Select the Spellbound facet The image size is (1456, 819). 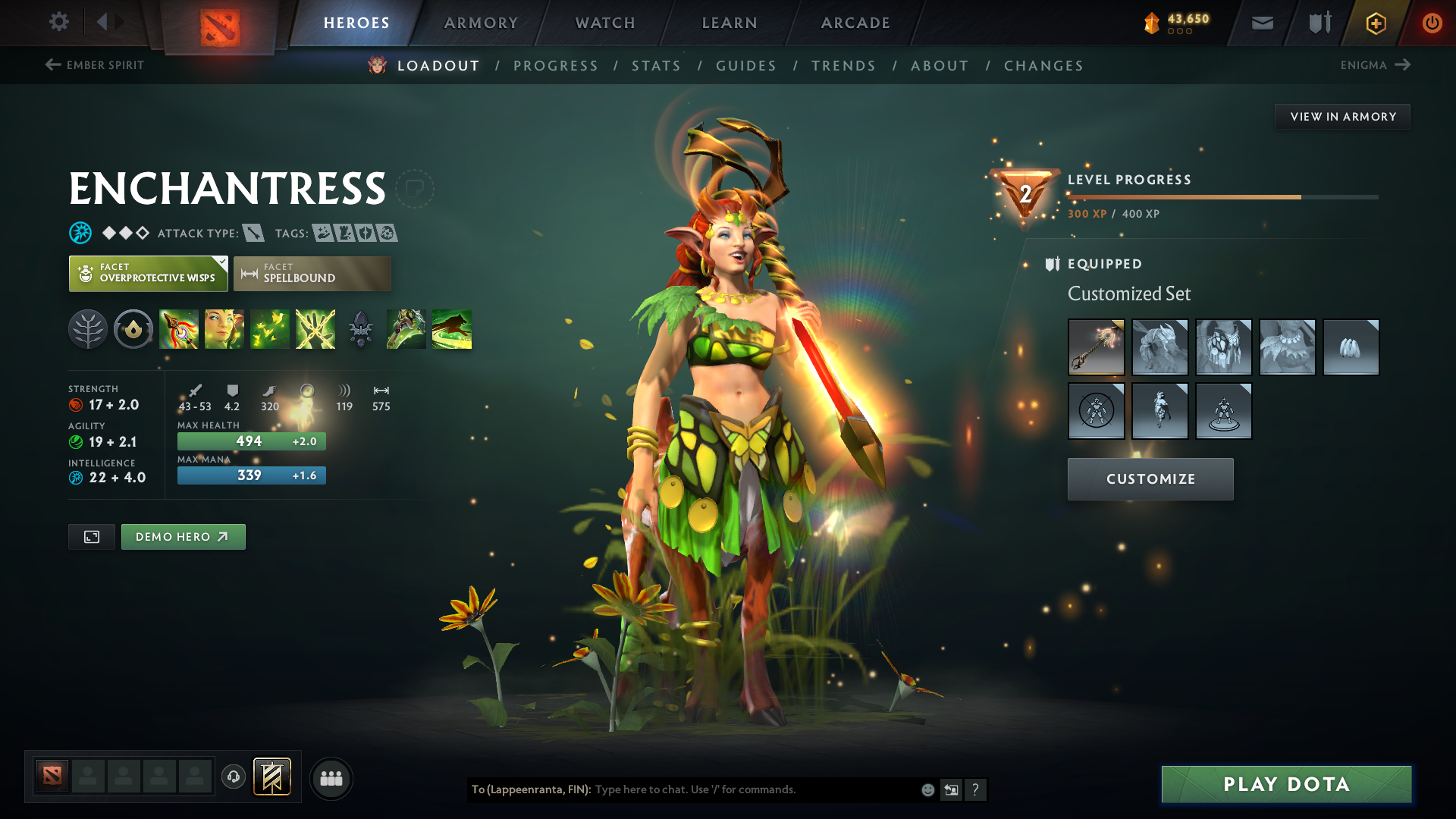pos(312,273)
